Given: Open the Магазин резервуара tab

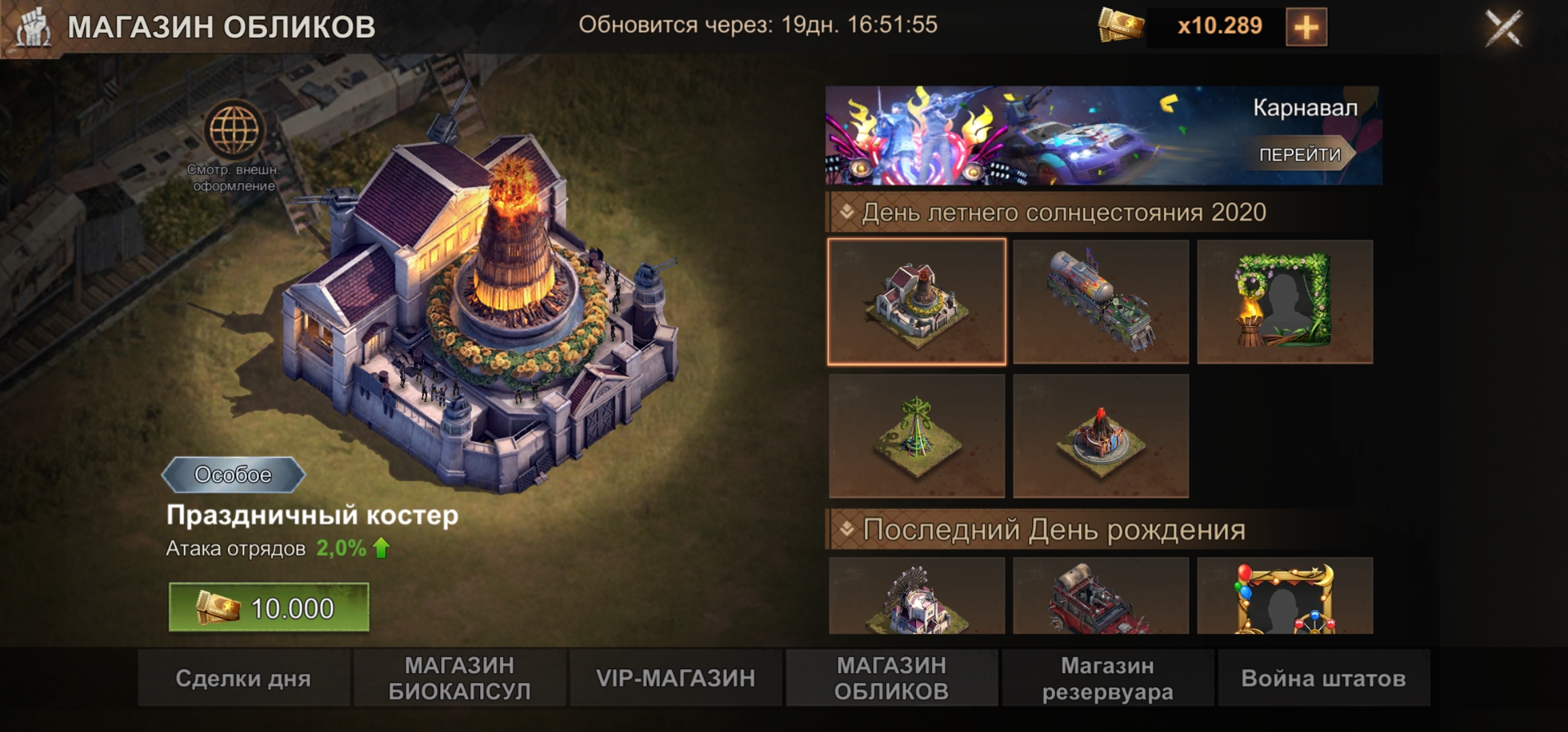Looking at the screenshot, I should (1108, 678).
